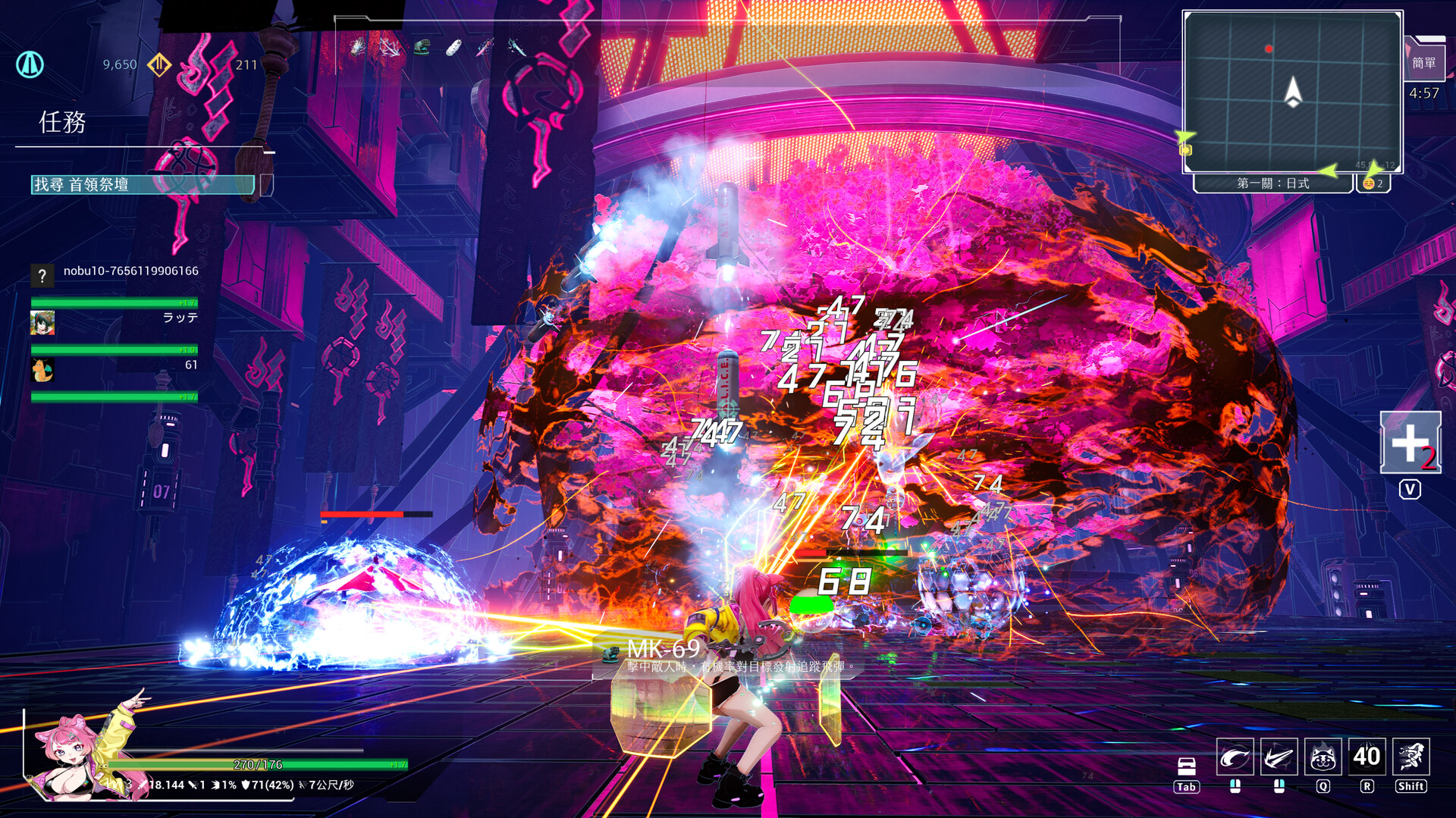The image size is (1456, 818).
Task: Select the white cocoon item icon at top
Action: pyautogui.click(x=454, y=46)
